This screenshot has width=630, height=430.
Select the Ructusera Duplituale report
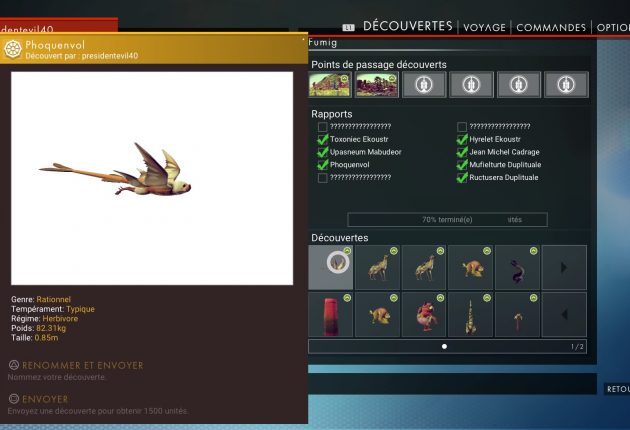coord(503,177)
